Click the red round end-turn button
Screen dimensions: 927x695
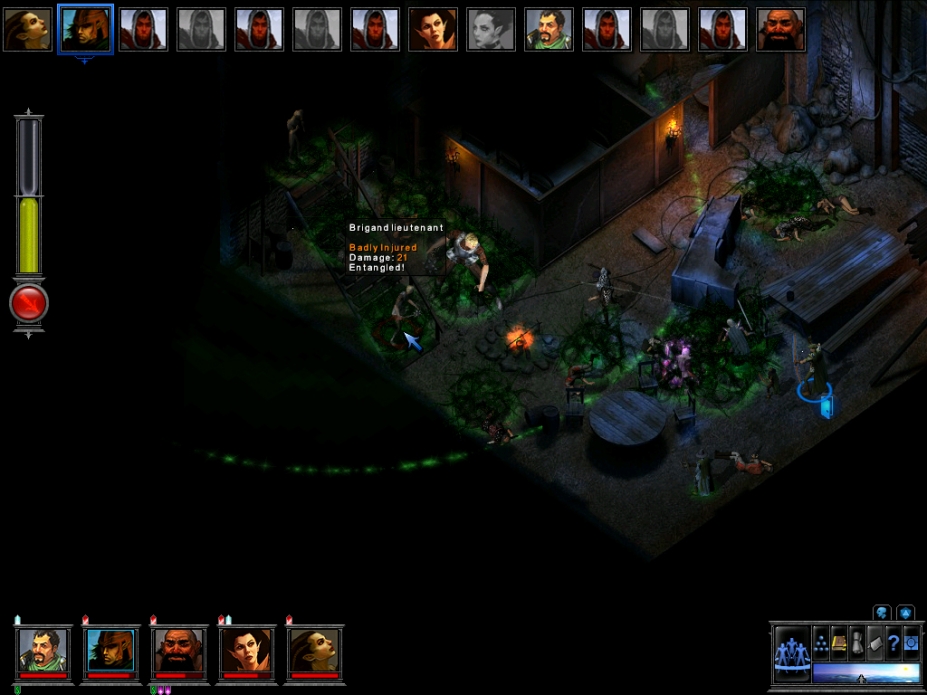coord(29,304)
